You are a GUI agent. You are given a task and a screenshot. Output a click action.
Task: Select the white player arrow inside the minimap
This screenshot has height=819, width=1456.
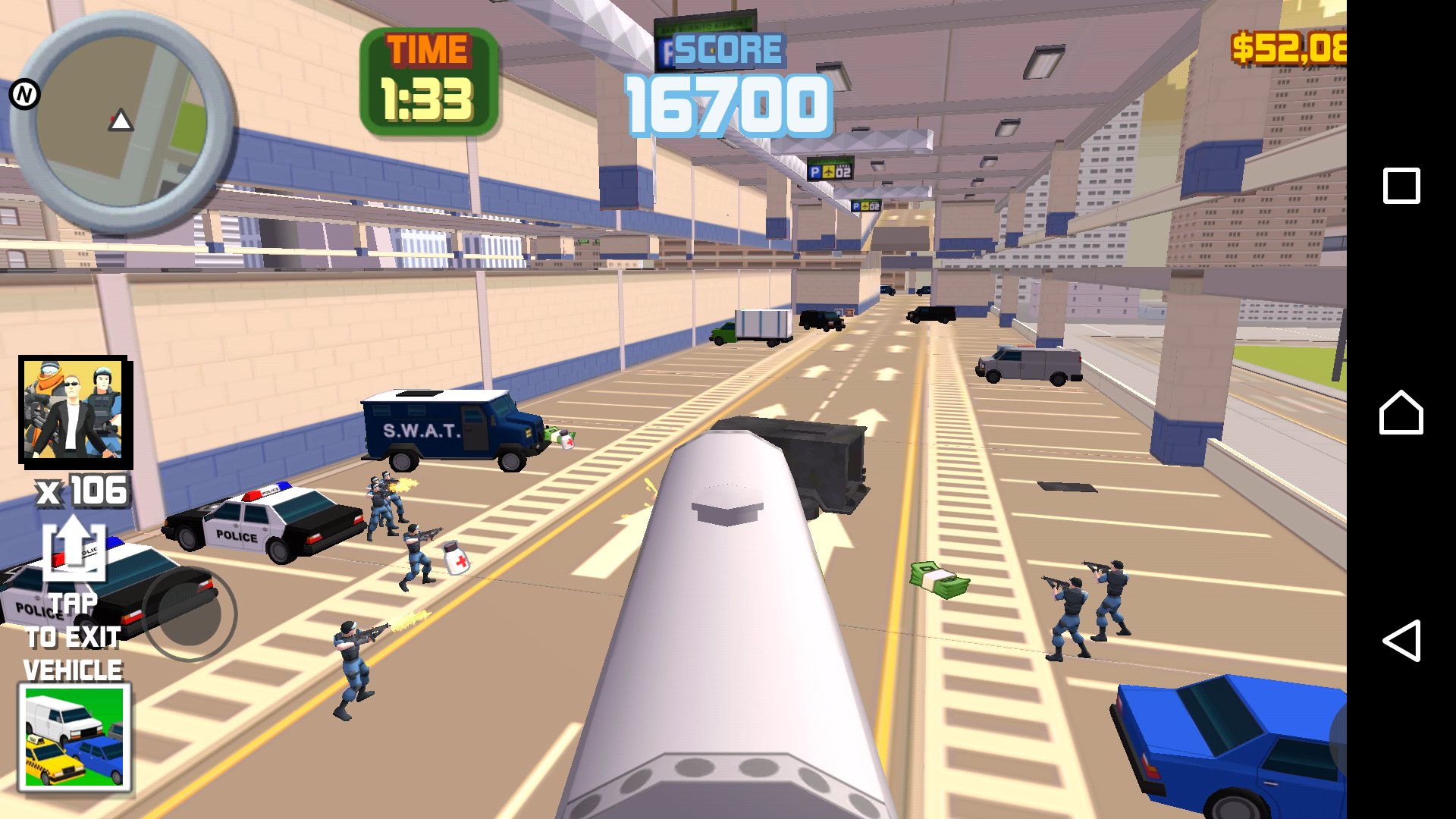pos(120,119)
